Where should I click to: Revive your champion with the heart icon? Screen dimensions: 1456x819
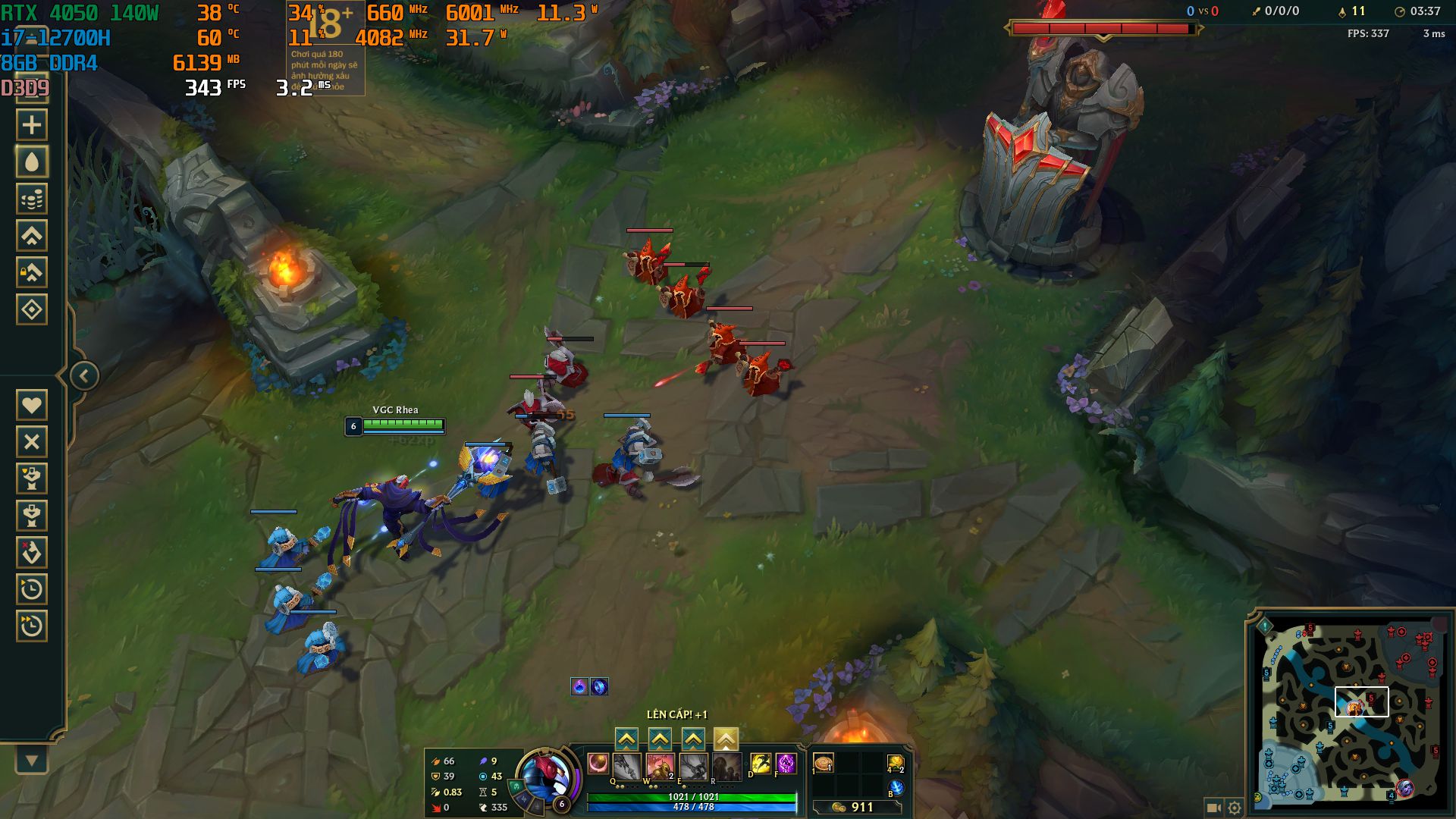tap(33, 404)
